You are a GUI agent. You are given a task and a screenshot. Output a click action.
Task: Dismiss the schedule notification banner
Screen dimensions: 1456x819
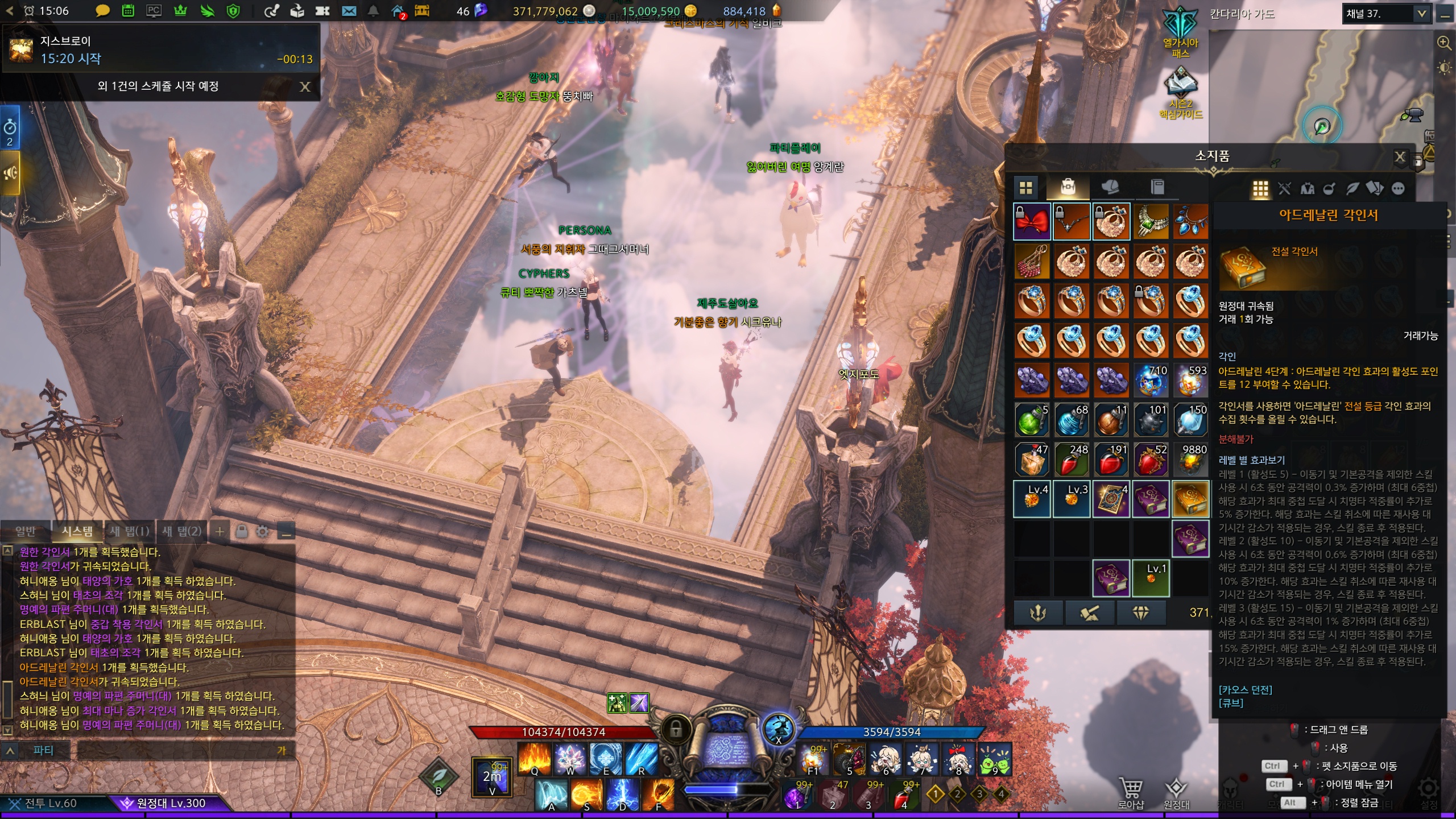point(305,86)
